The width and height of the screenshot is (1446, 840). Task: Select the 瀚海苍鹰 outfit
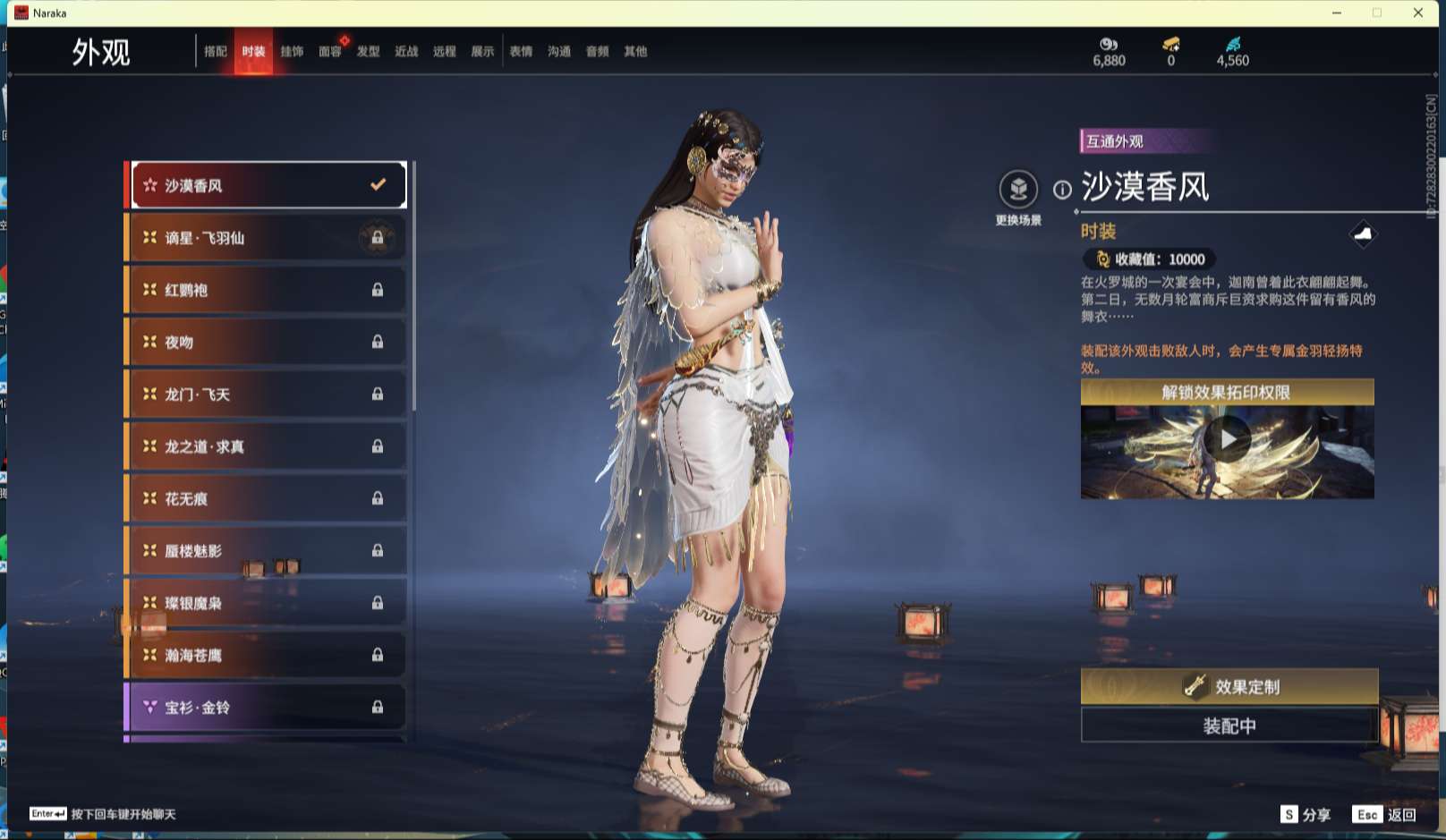coord(266,655)
